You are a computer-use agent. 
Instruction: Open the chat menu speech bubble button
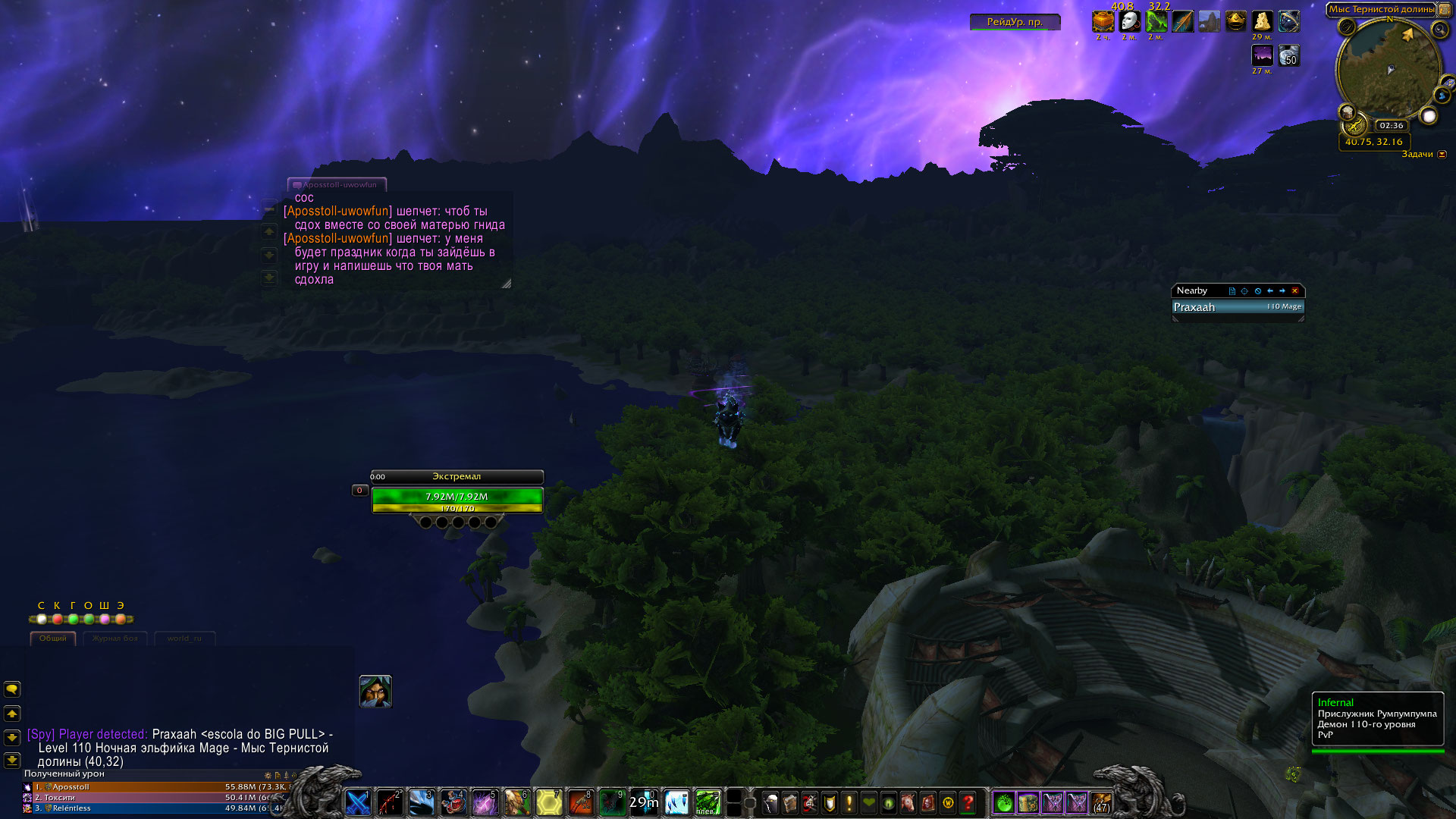click(x=12, y=689)
